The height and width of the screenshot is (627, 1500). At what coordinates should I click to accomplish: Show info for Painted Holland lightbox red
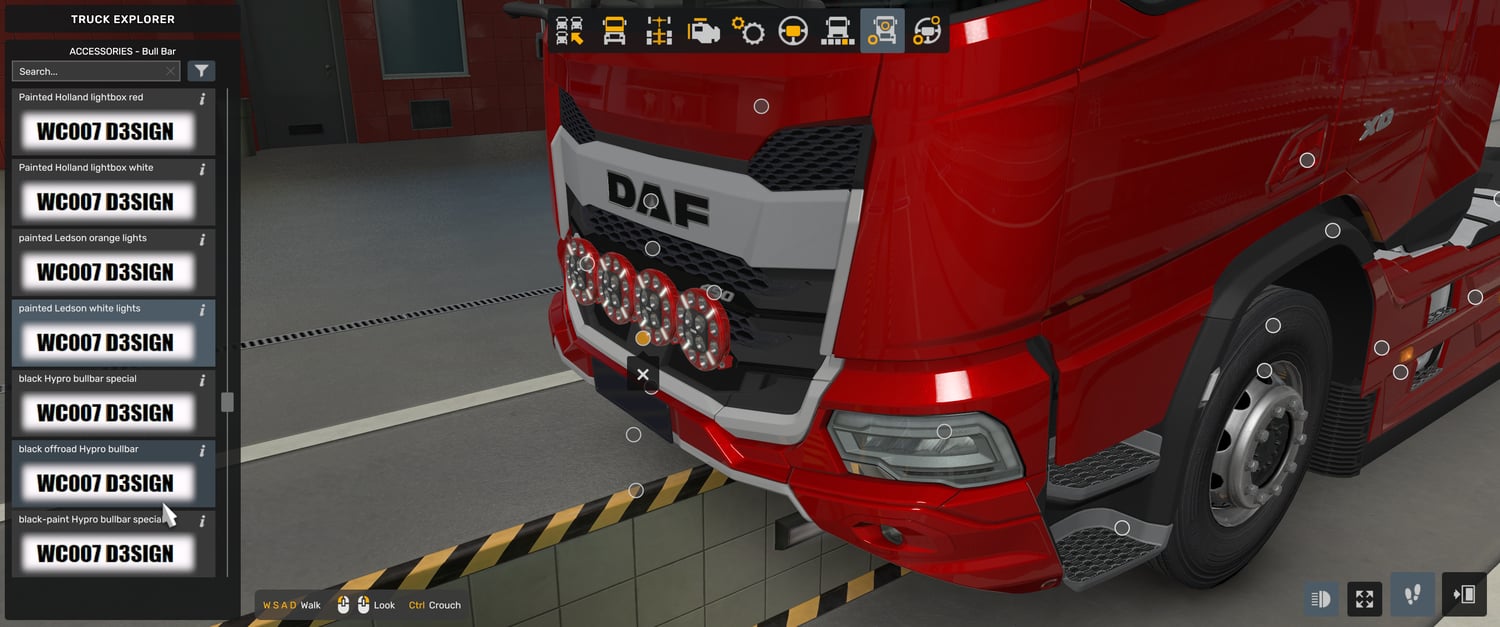click(x=203, y=98)
